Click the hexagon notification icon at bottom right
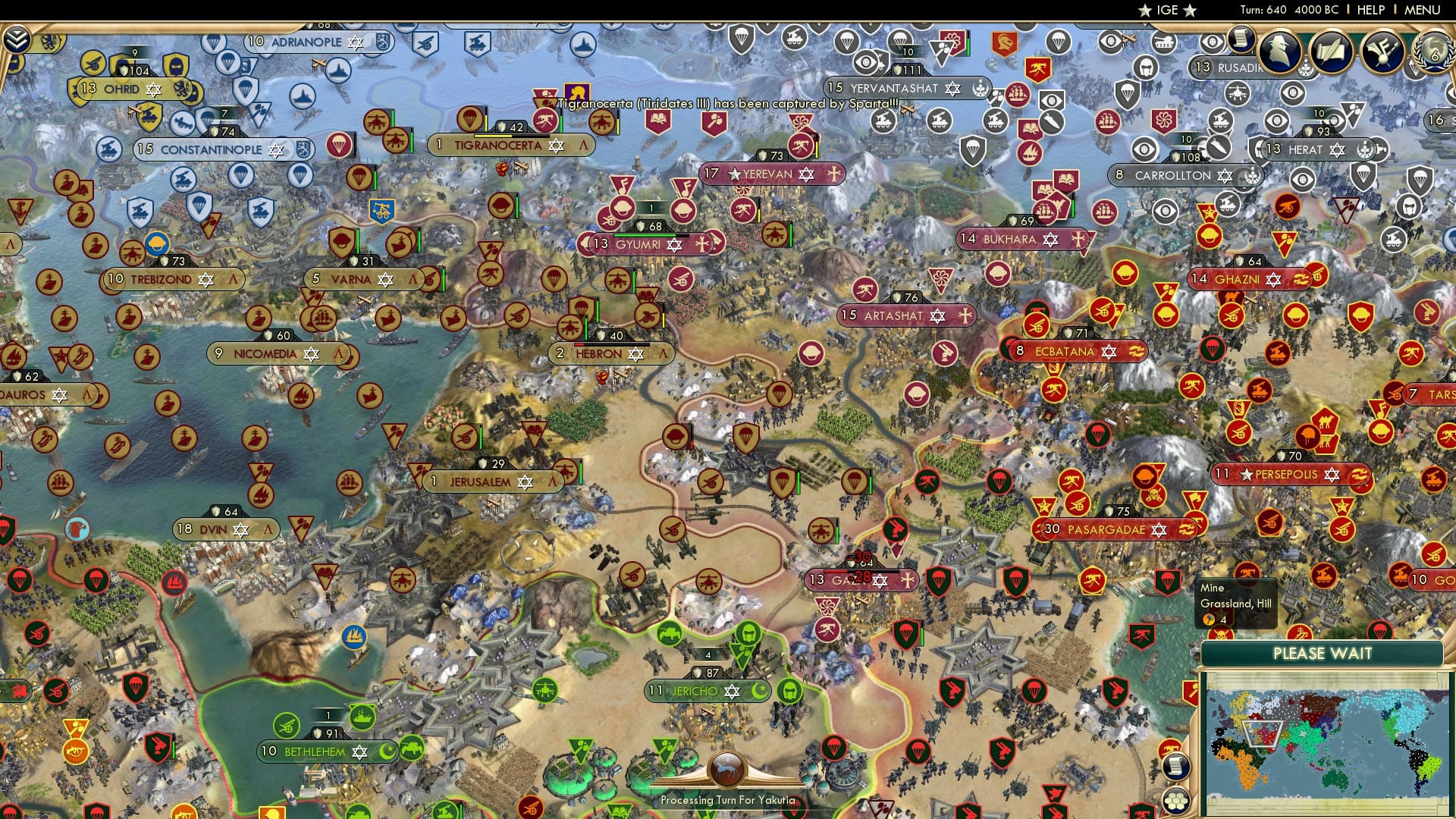This screenshot has width=1456, height=819. coord(1175,801)
